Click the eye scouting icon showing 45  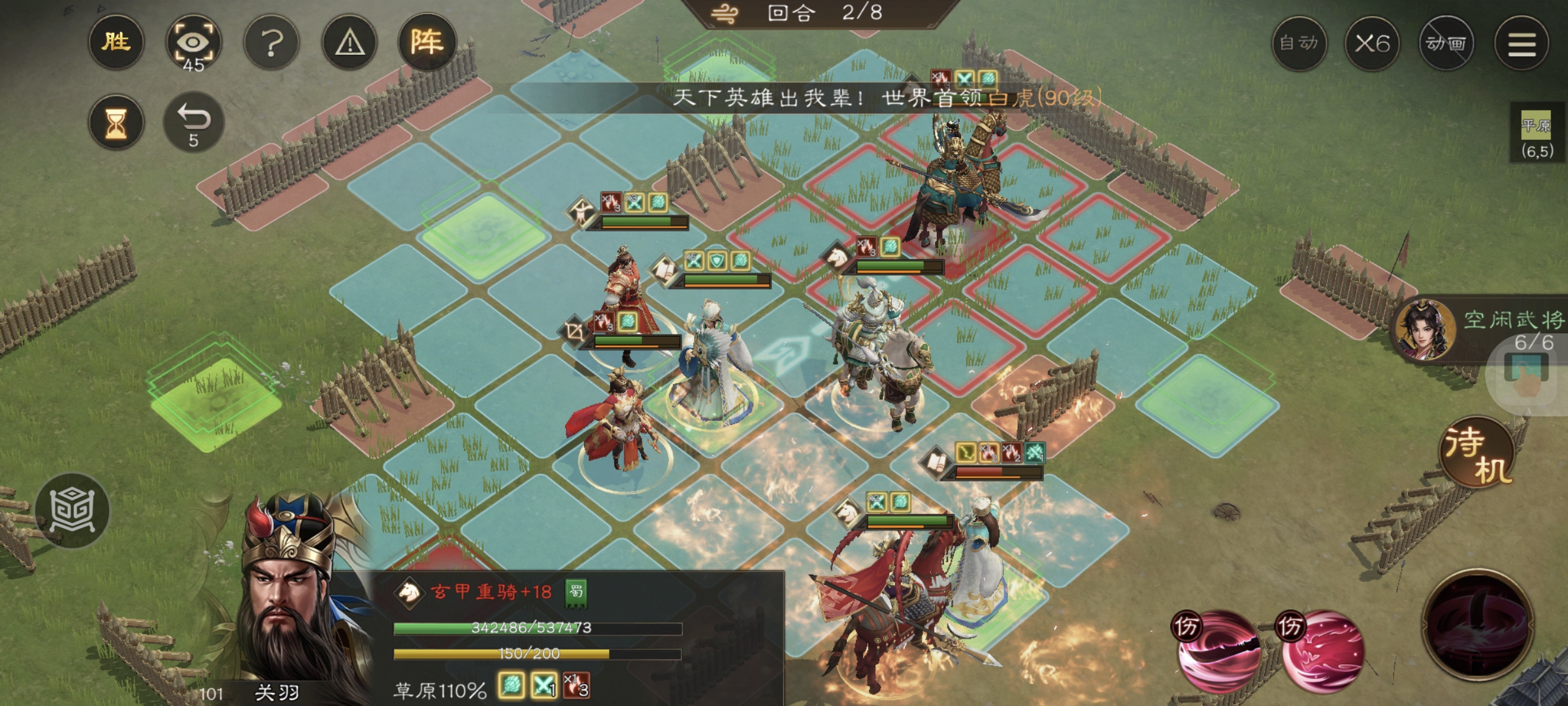193,43
